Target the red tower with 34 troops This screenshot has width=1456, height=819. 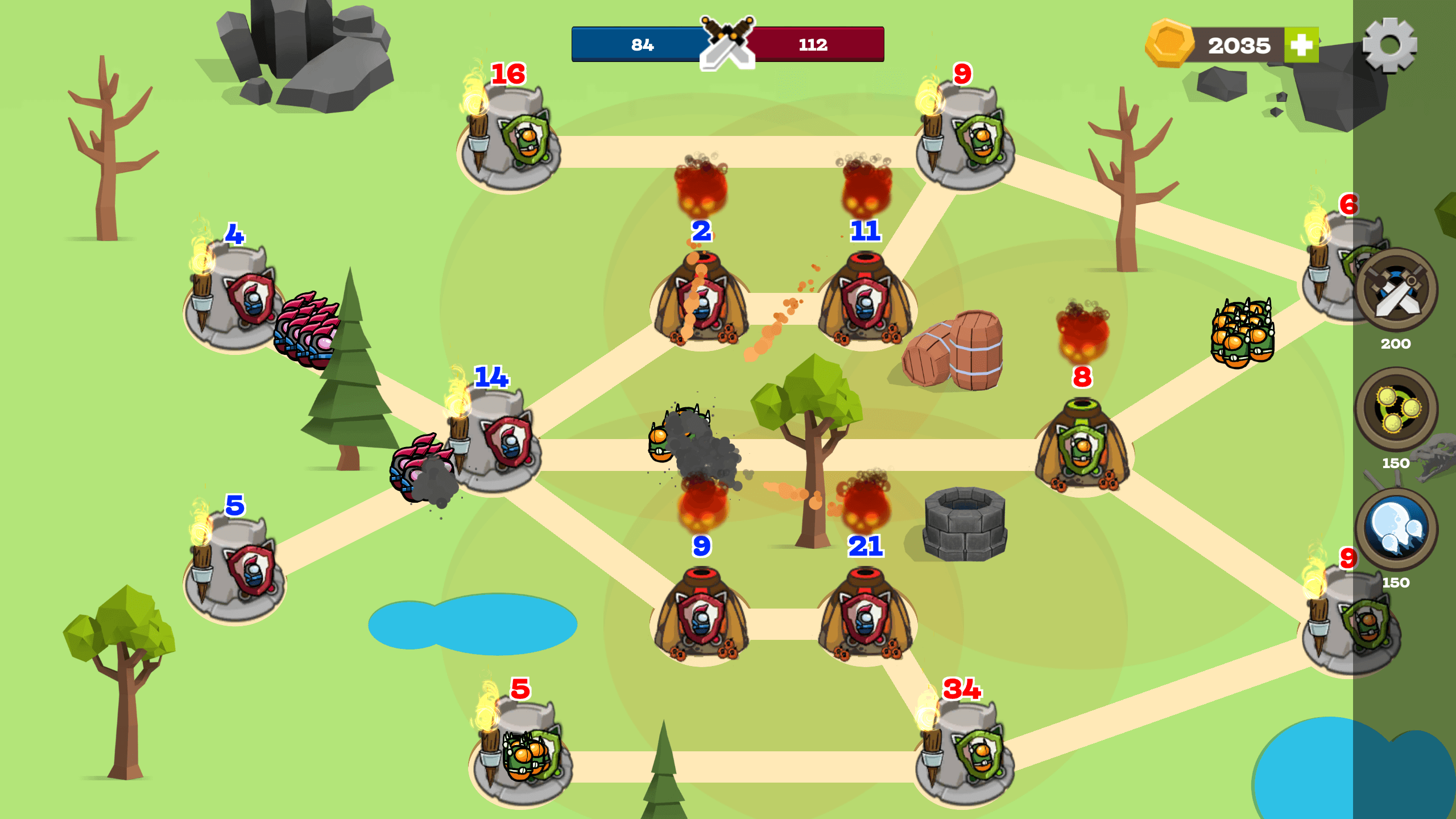[x=964, y=751]
